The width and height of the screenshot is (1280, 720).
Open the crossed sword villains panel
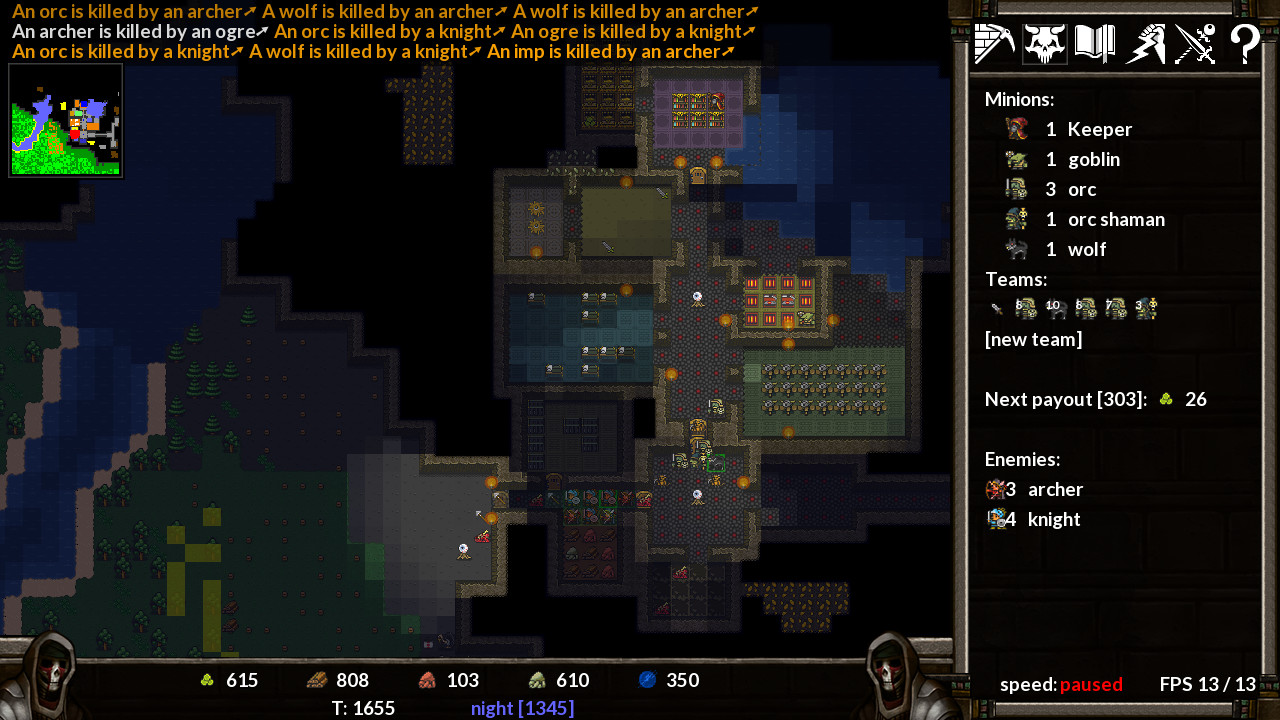pos(1194,43)
